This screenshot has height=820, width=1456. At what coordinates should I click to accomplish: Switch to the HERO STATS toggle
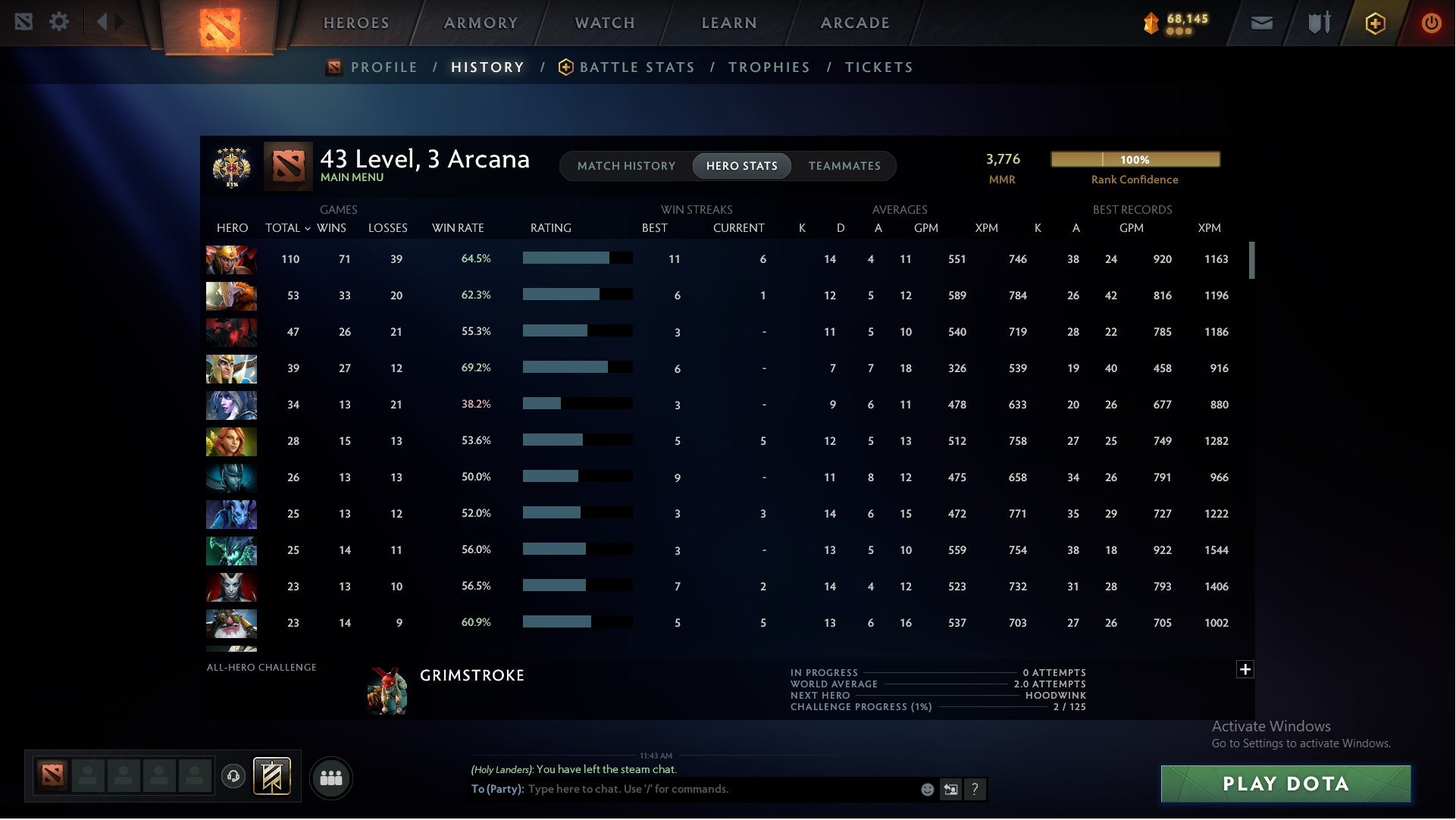[x=741, y=166]
